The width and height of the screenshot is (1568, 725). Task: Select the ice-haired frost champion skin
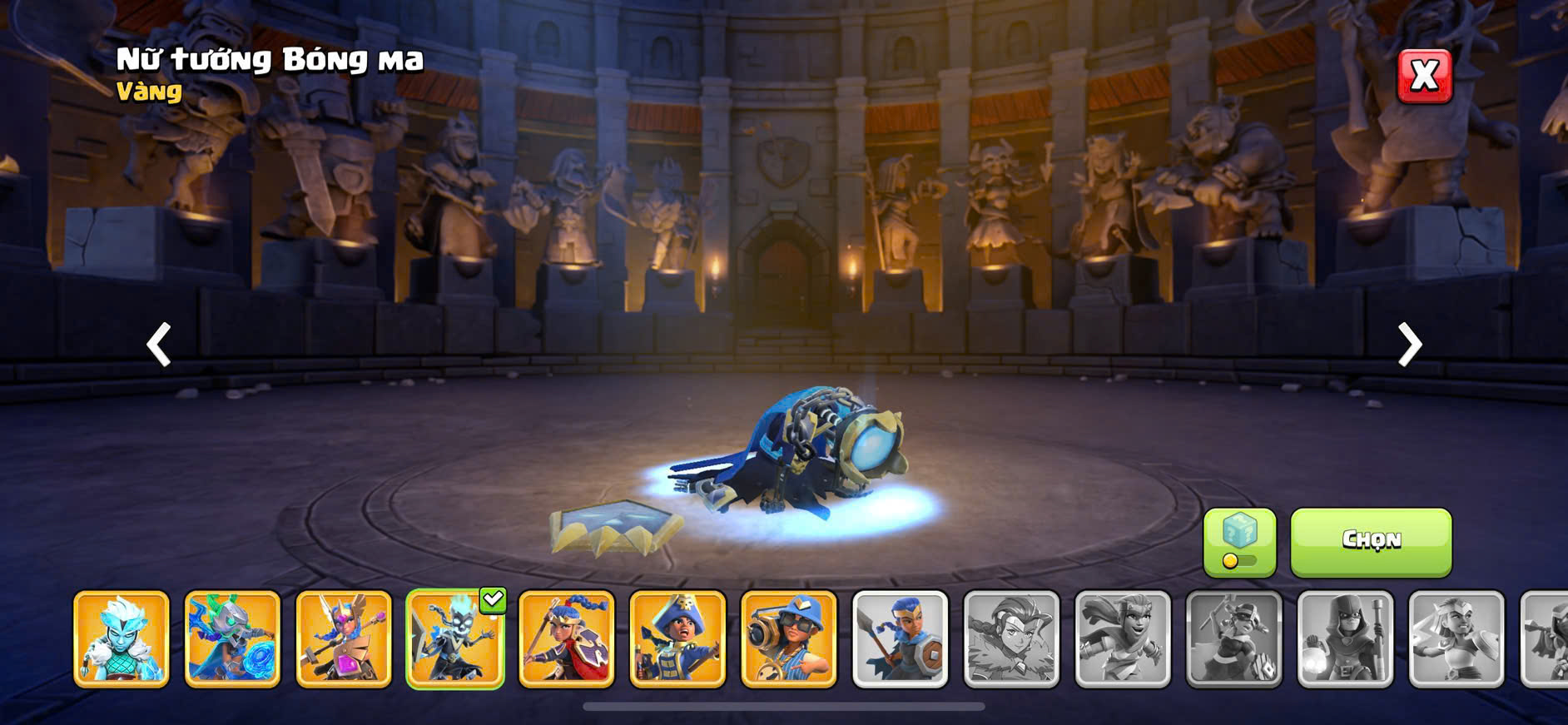pos(122,639)
